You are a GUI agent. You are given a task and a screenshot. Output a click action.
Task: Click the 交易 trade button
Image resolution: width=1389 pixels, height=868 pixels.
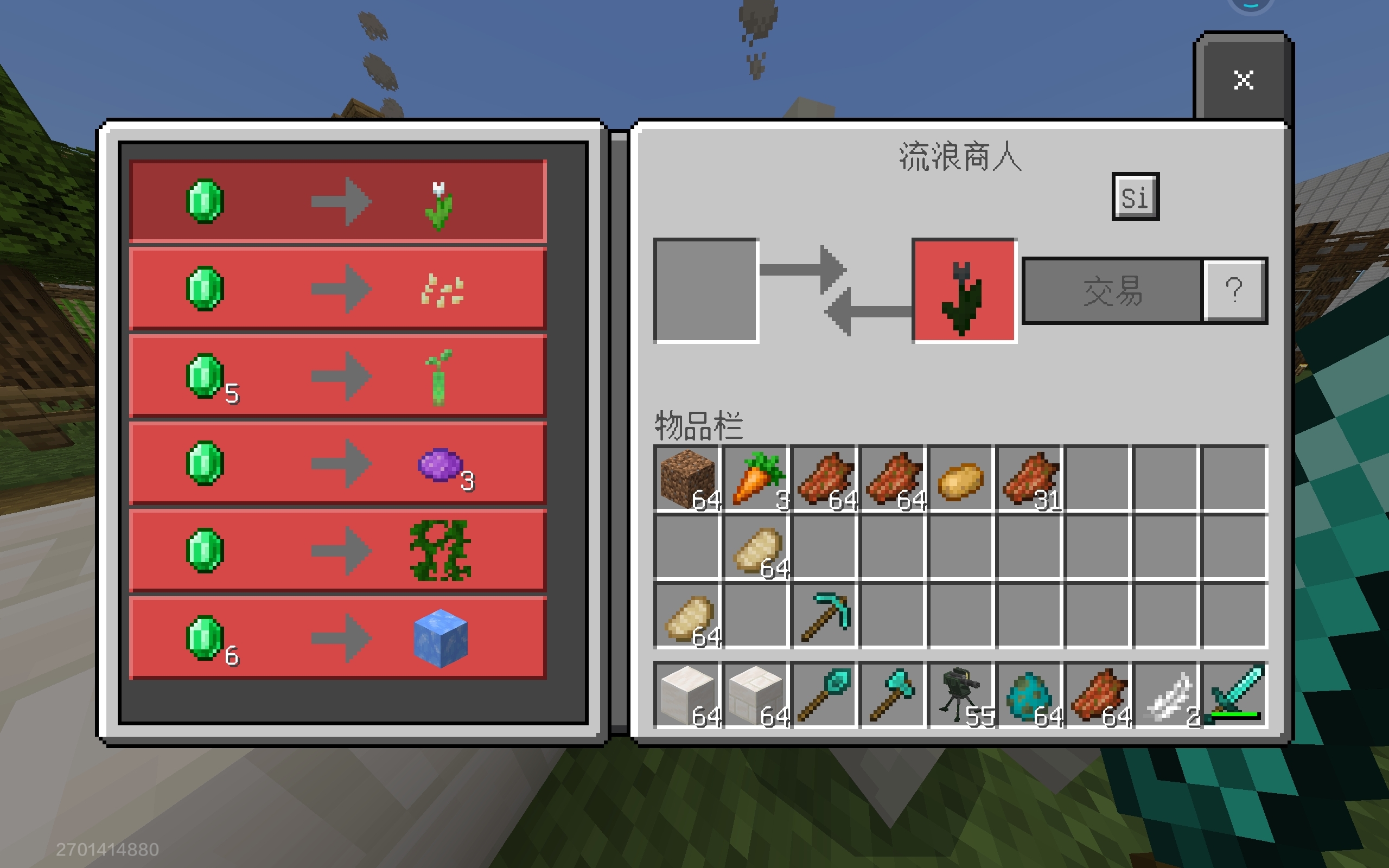[x=1112, y=291]
